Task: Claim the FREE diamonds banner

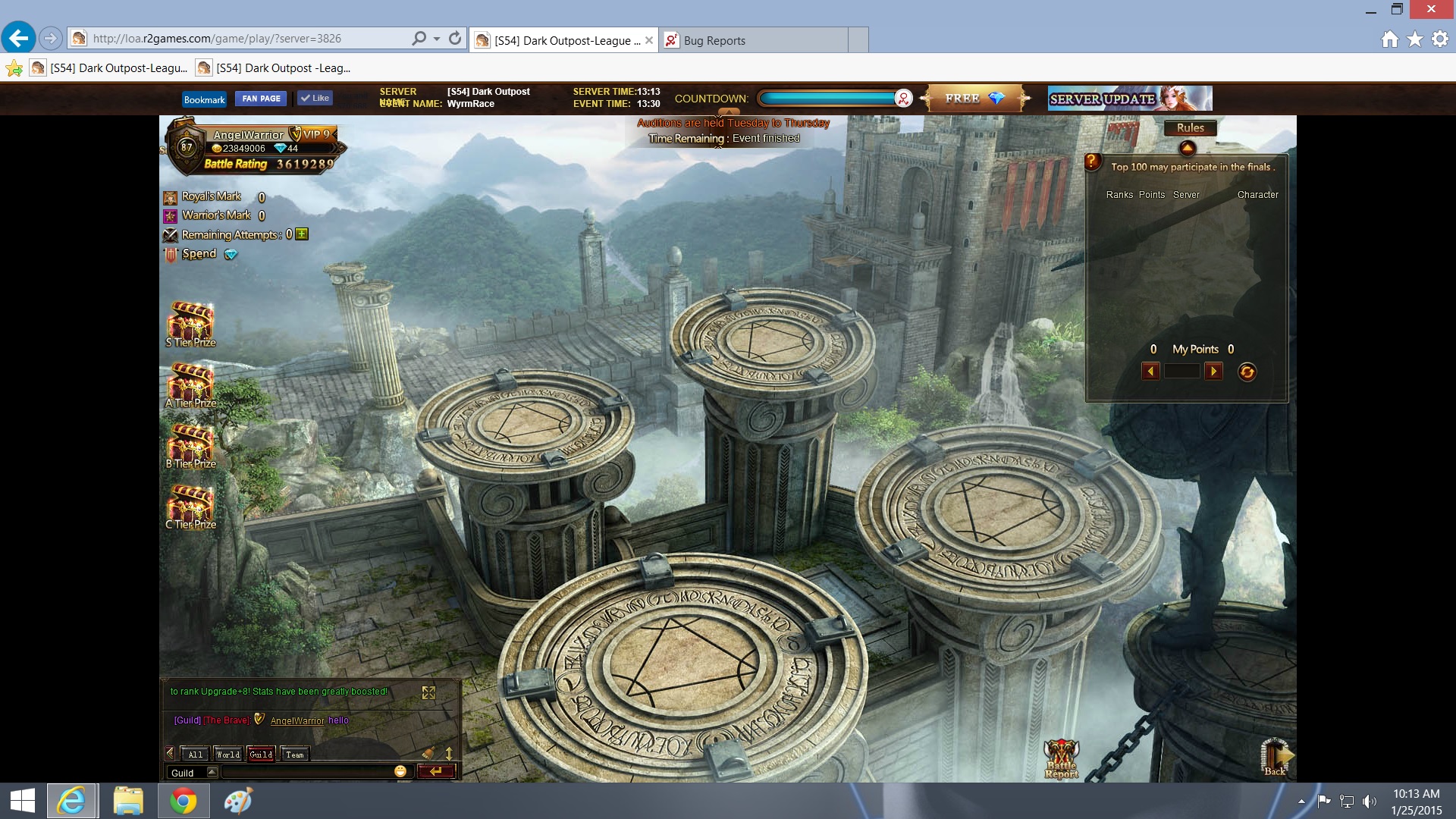Action: tap(974, 99)
